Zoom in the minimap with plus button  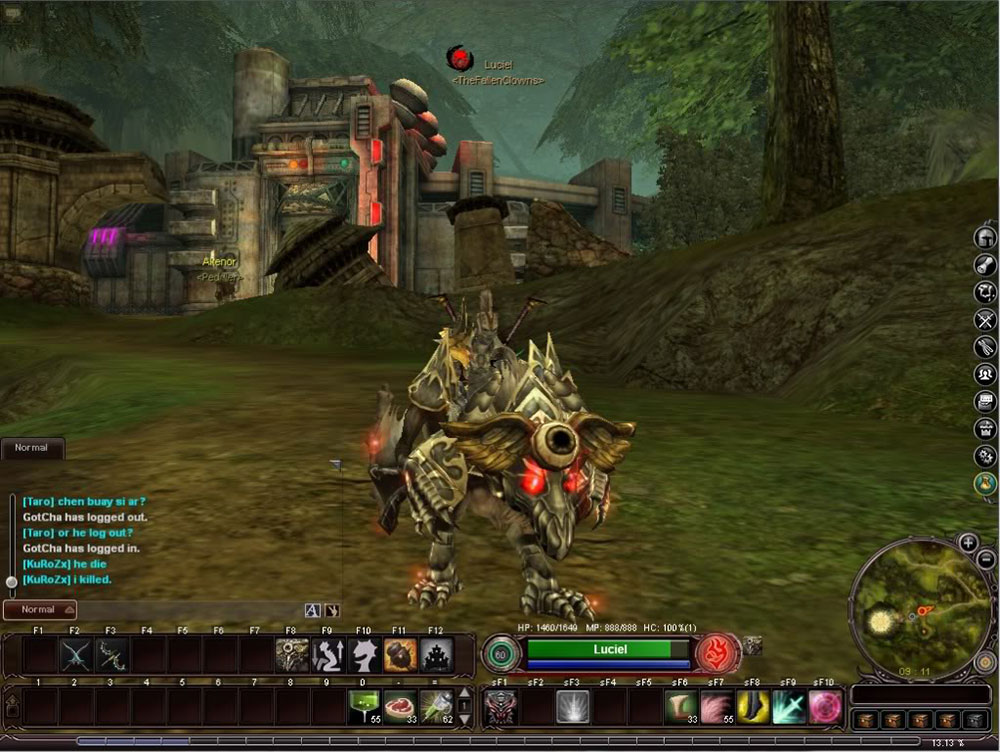point(968,543)
